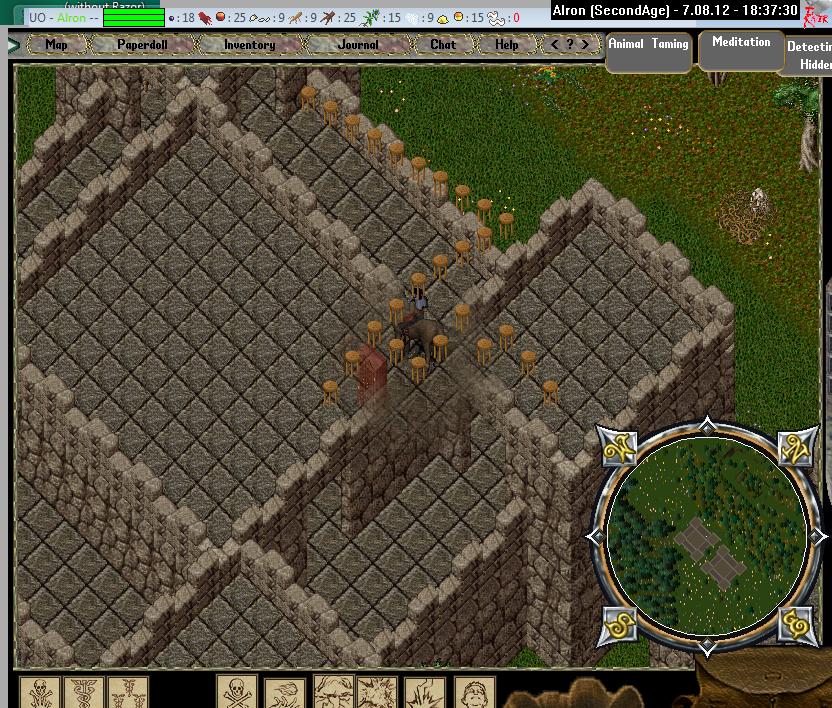Open the Paperdoll window
Image resolution: width=832 pixels, height=708 pixels.
pyautogui.click(x=141, y=45)
